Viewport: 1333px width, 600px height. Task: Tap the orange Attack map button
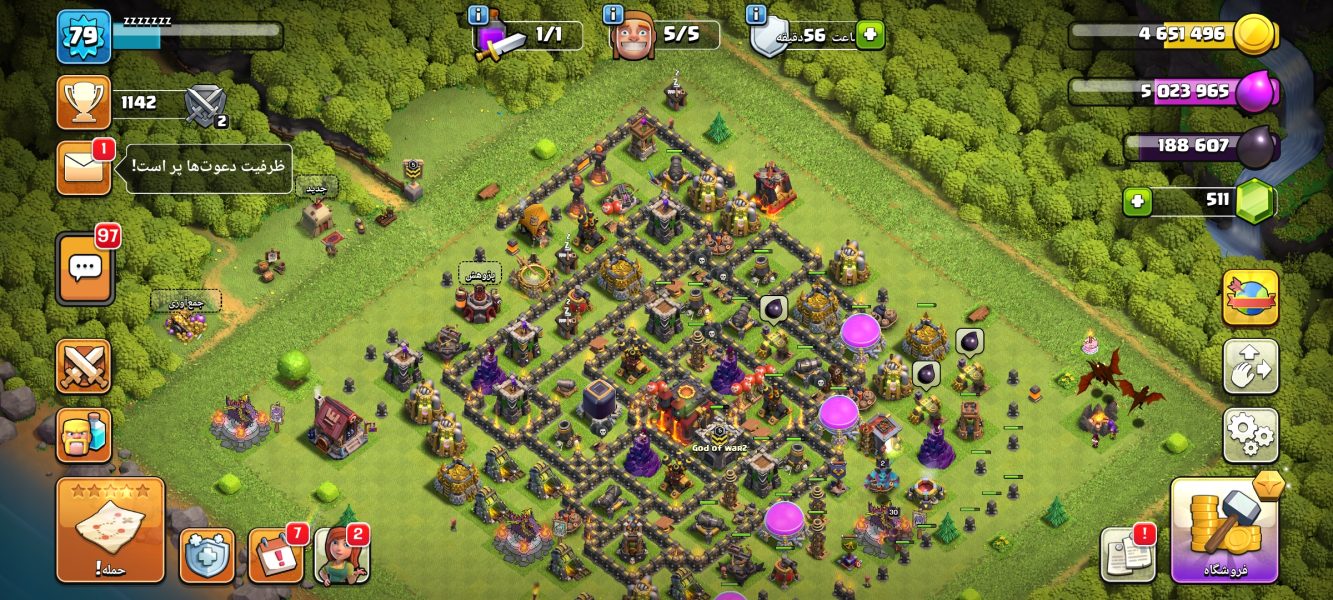110,530
